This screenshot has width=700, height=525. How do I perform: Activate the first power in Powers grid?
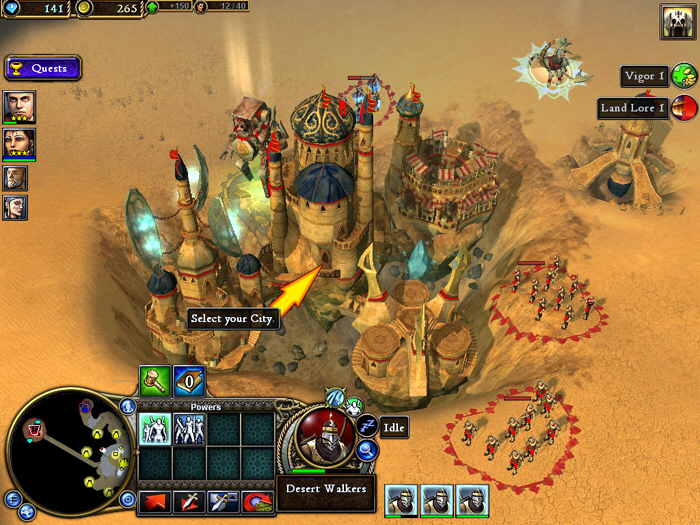155,429
